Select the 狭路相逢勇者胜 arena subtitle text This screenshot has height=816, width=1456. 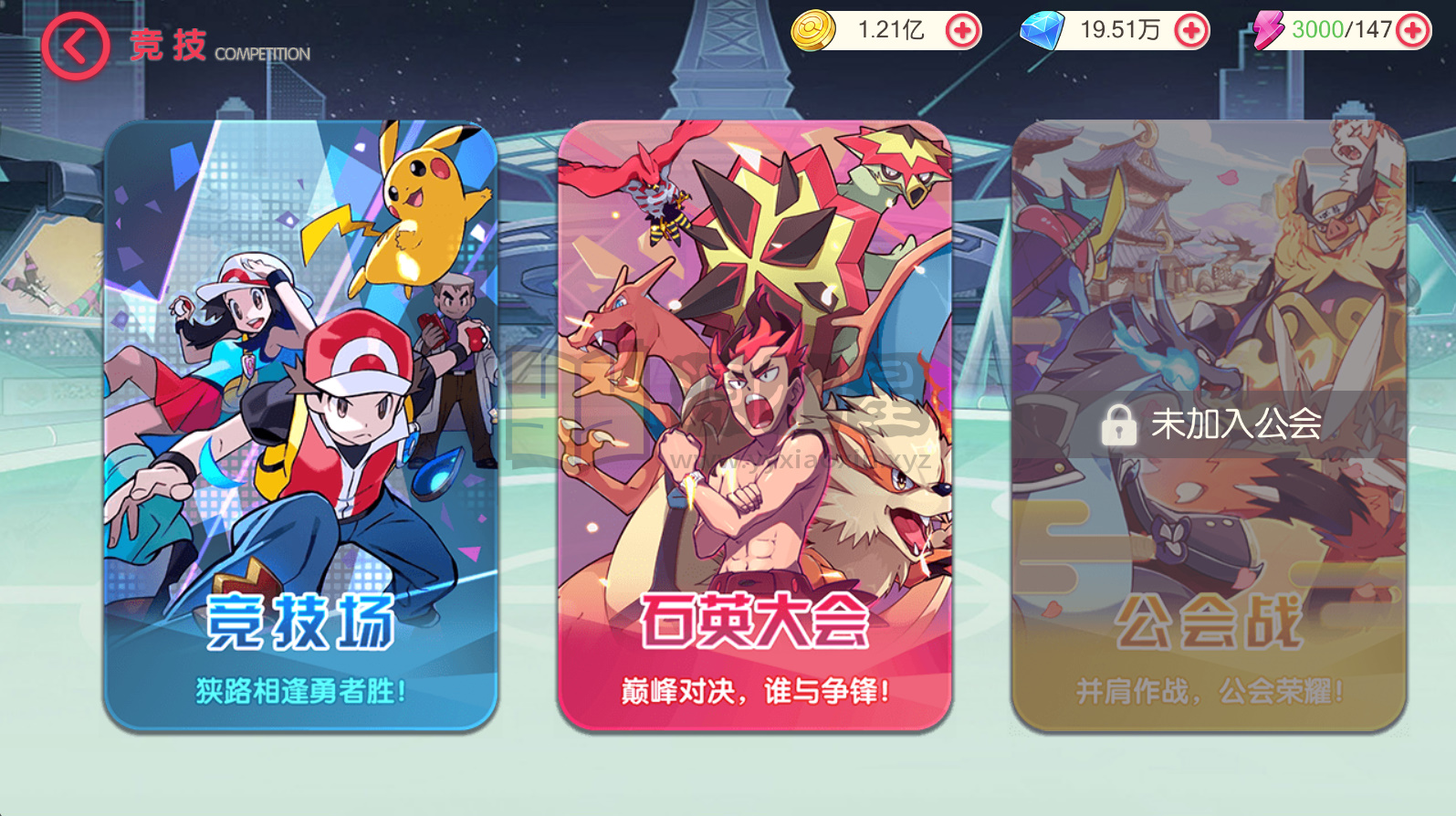coord(301,691)
